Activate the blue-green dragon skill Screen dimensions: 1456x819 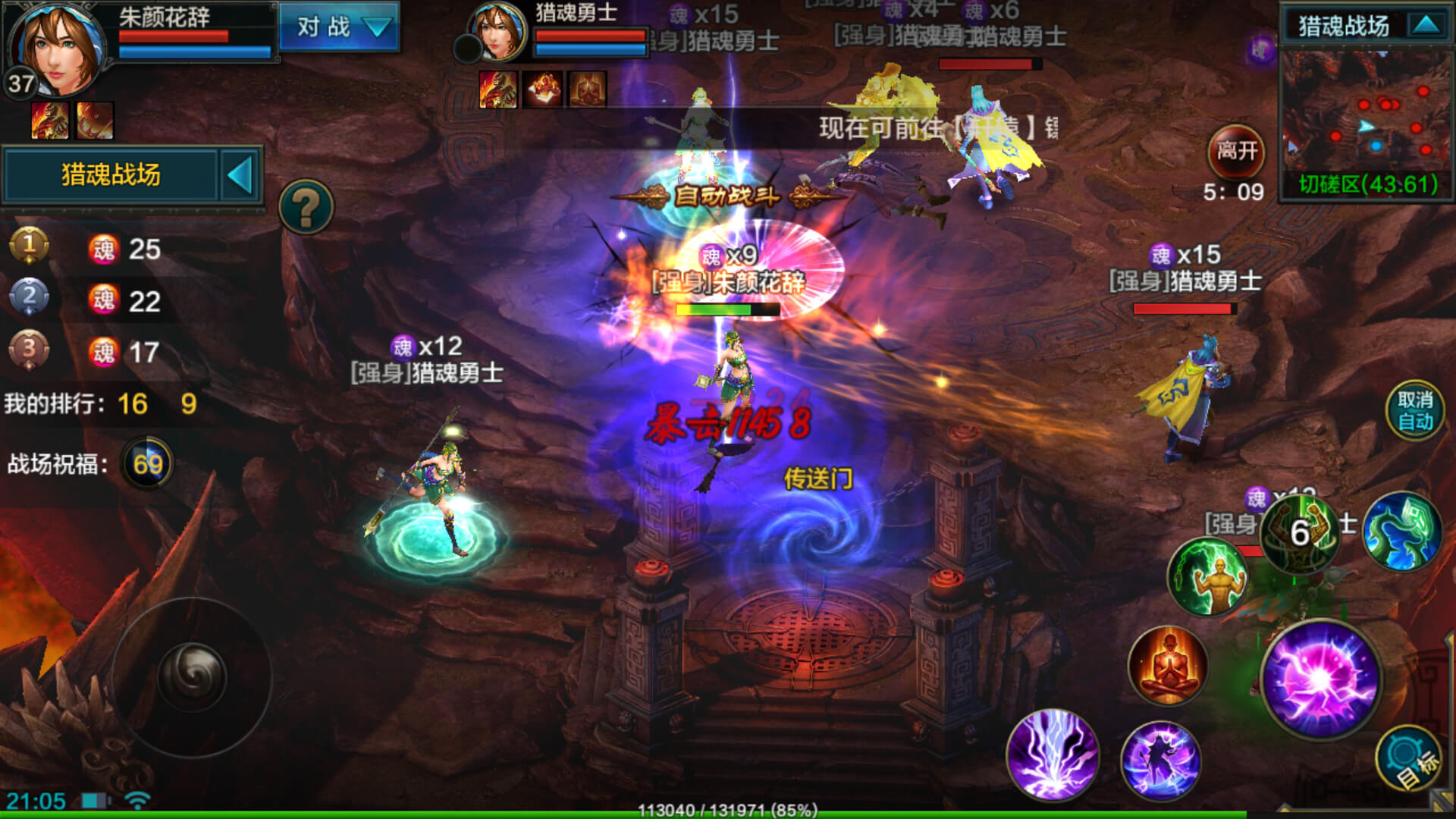click(1401, 532)
